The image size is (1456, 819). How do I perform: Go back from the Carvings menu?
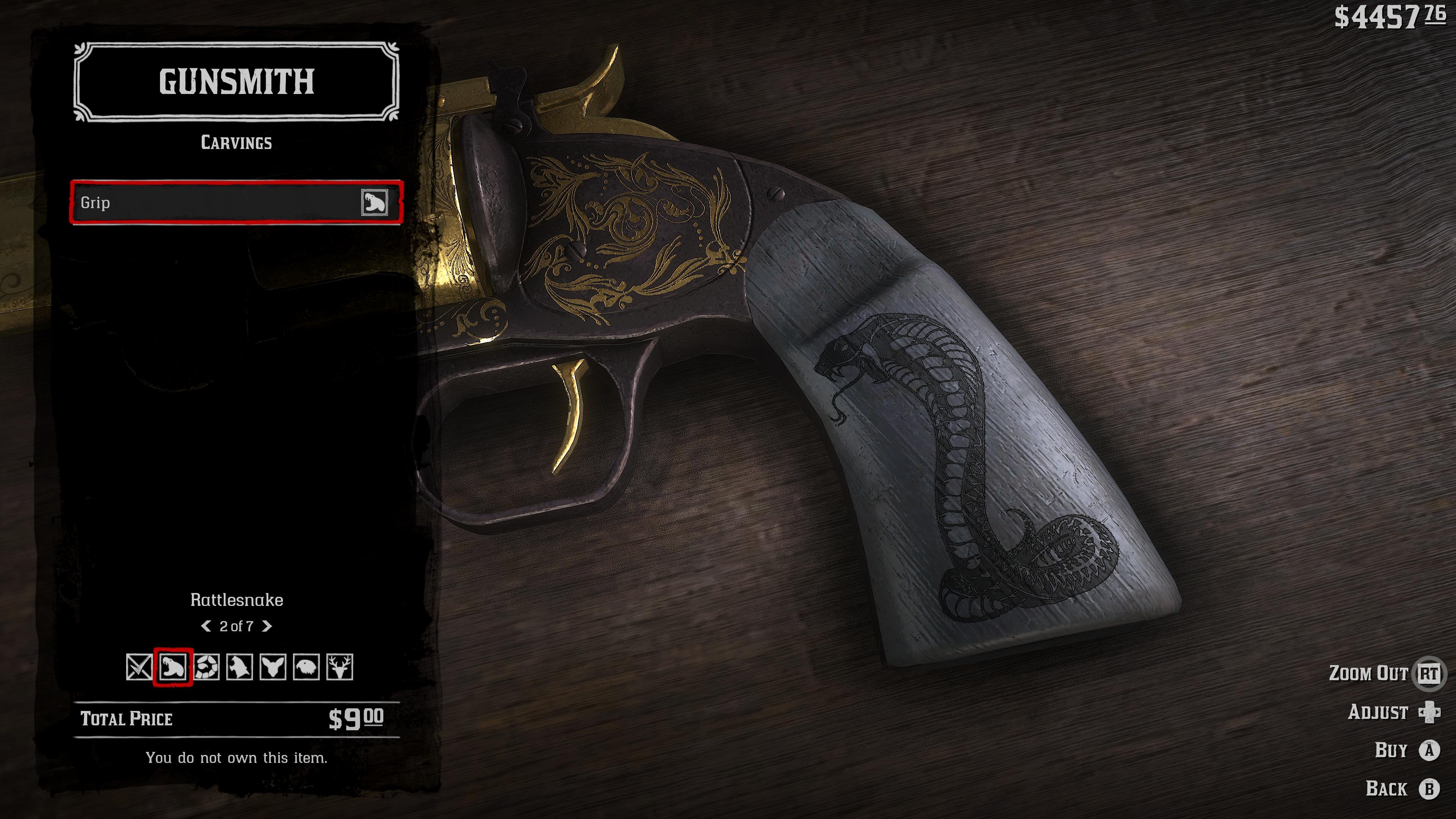point(1429,789)
